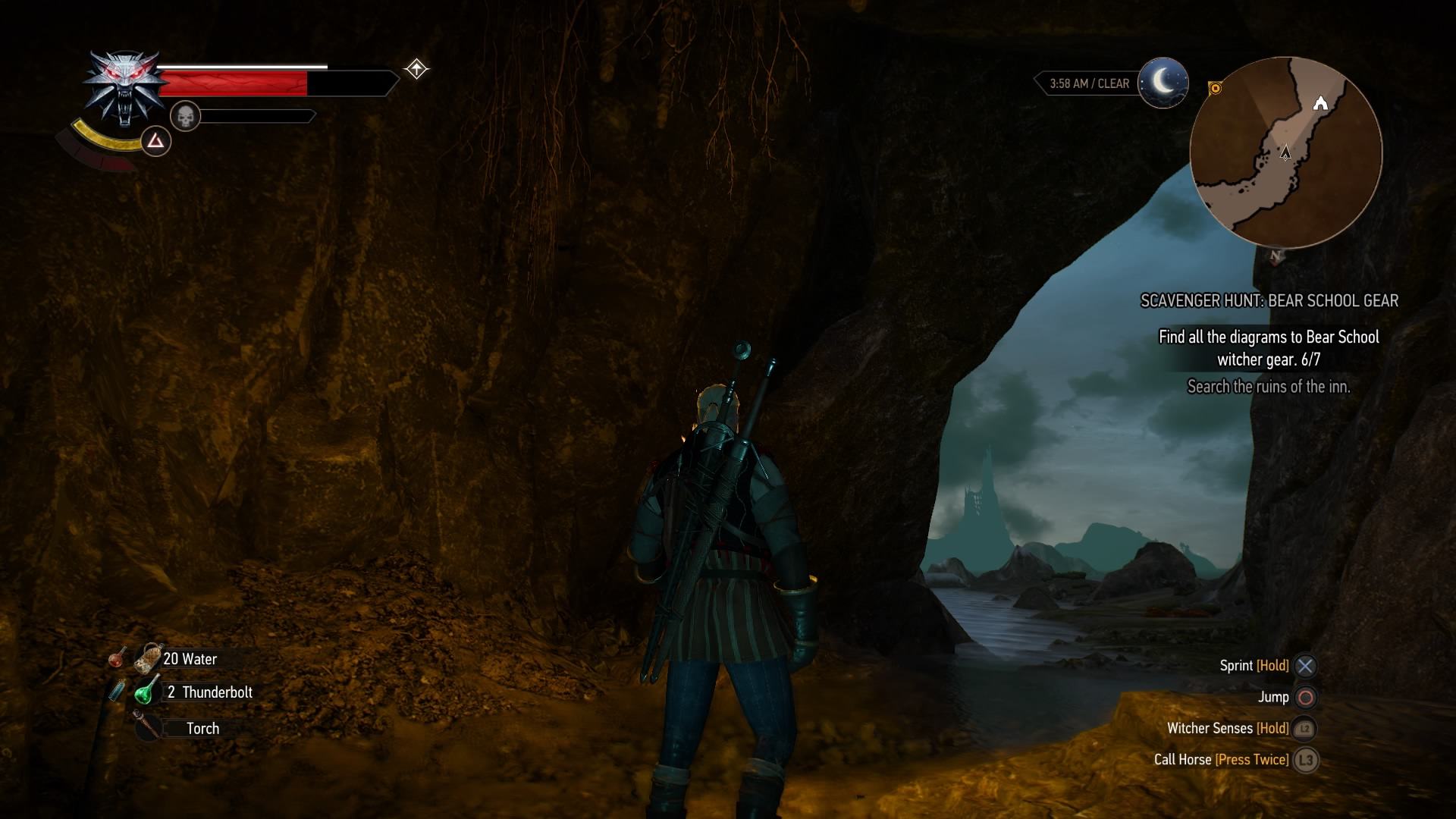Viewport: 1456px width, 819px height.
Task: Click the cave marker on the minimap
Action: point(1320,103)
